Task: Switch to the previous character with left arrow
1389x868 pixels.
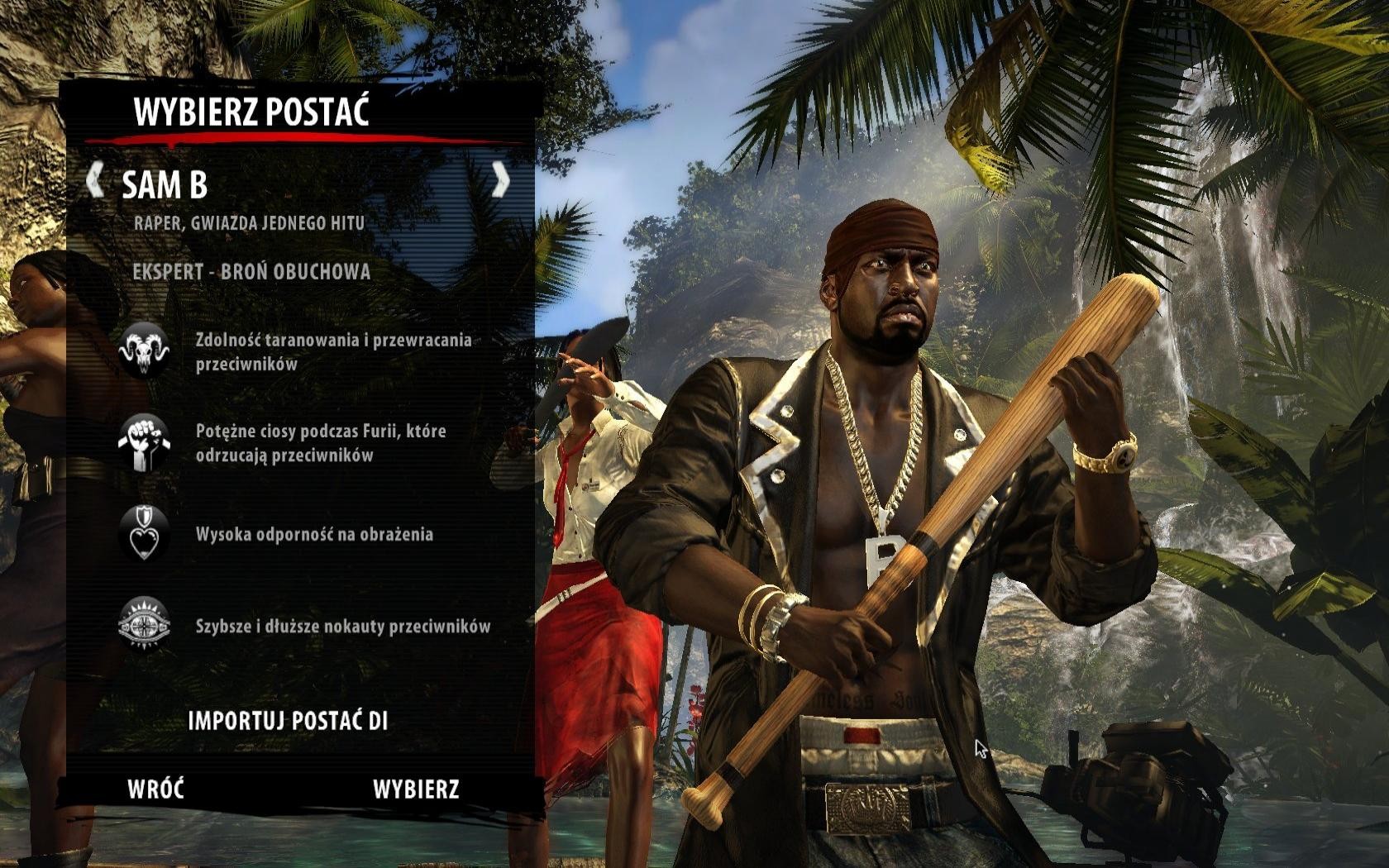Action: (x=95, y=180)
